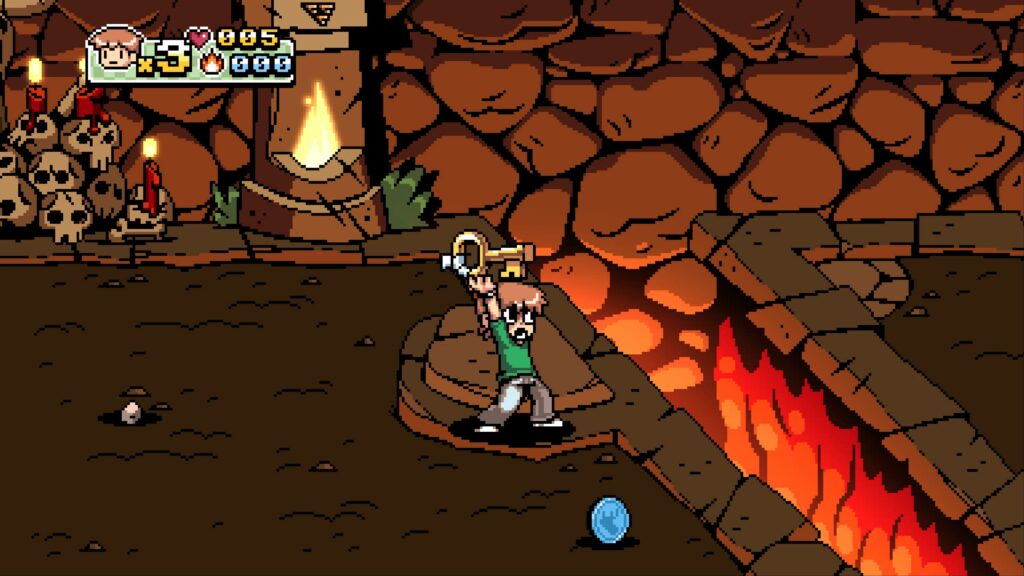This screenshot has height=576, width=1024.
Task: Click Scott's character portrait in the HUD
Action: [116, 52]
